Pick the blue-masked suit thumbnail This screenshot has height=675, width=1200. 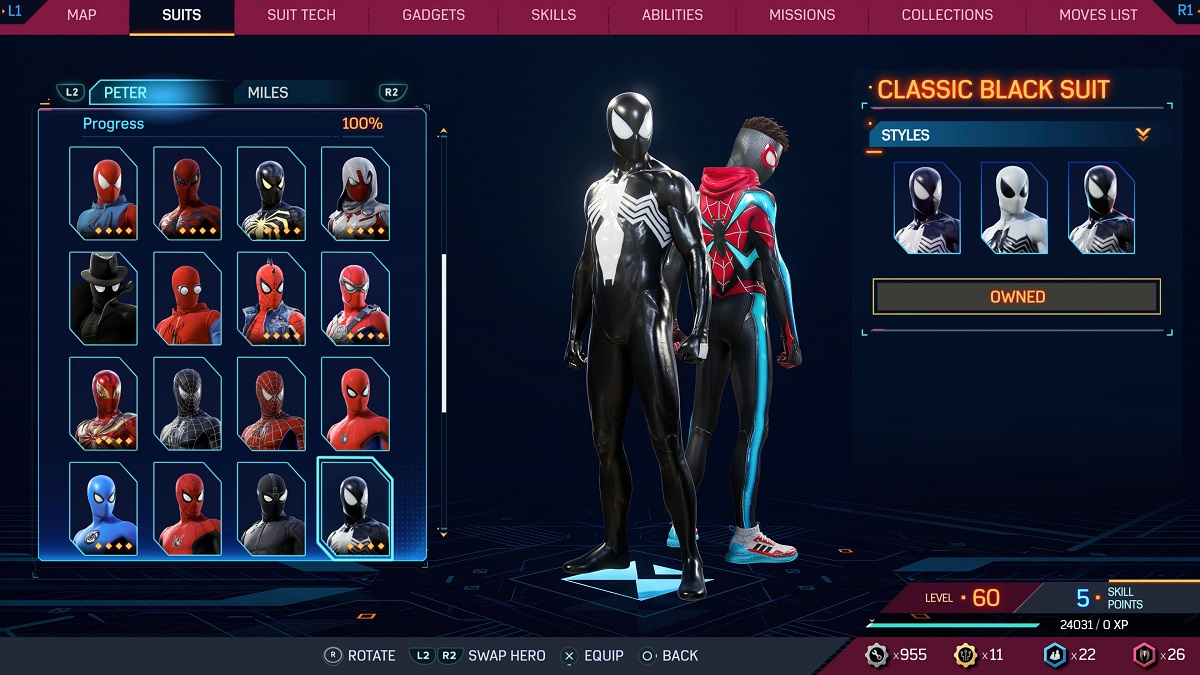coord(103,508)
